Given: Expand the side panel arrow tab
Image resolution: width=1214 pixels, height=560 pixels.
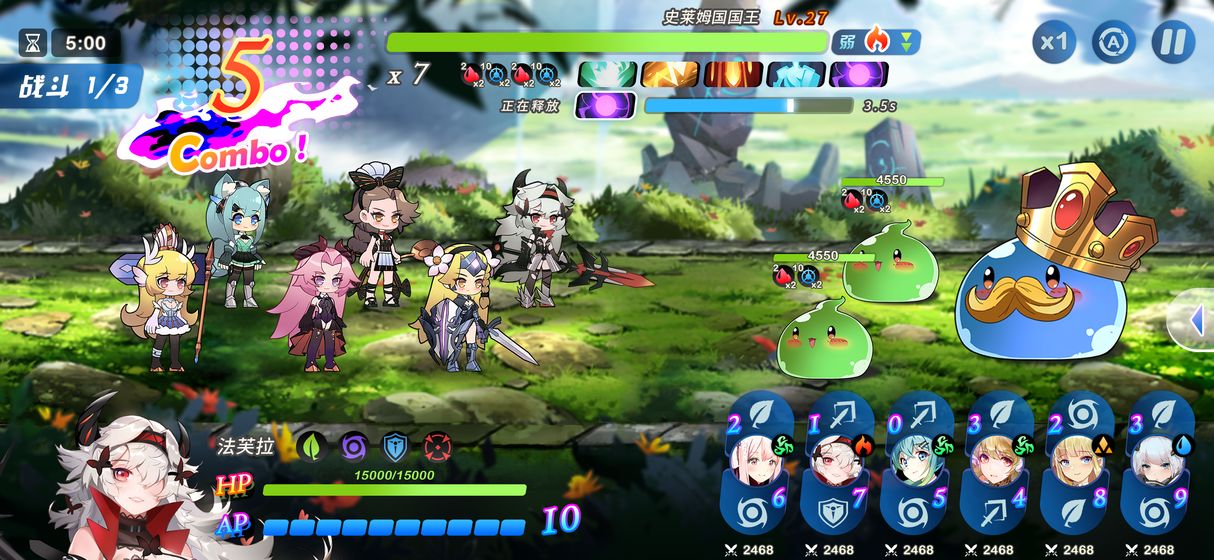Looking at the screenshot, I should tap(1196, 320).
